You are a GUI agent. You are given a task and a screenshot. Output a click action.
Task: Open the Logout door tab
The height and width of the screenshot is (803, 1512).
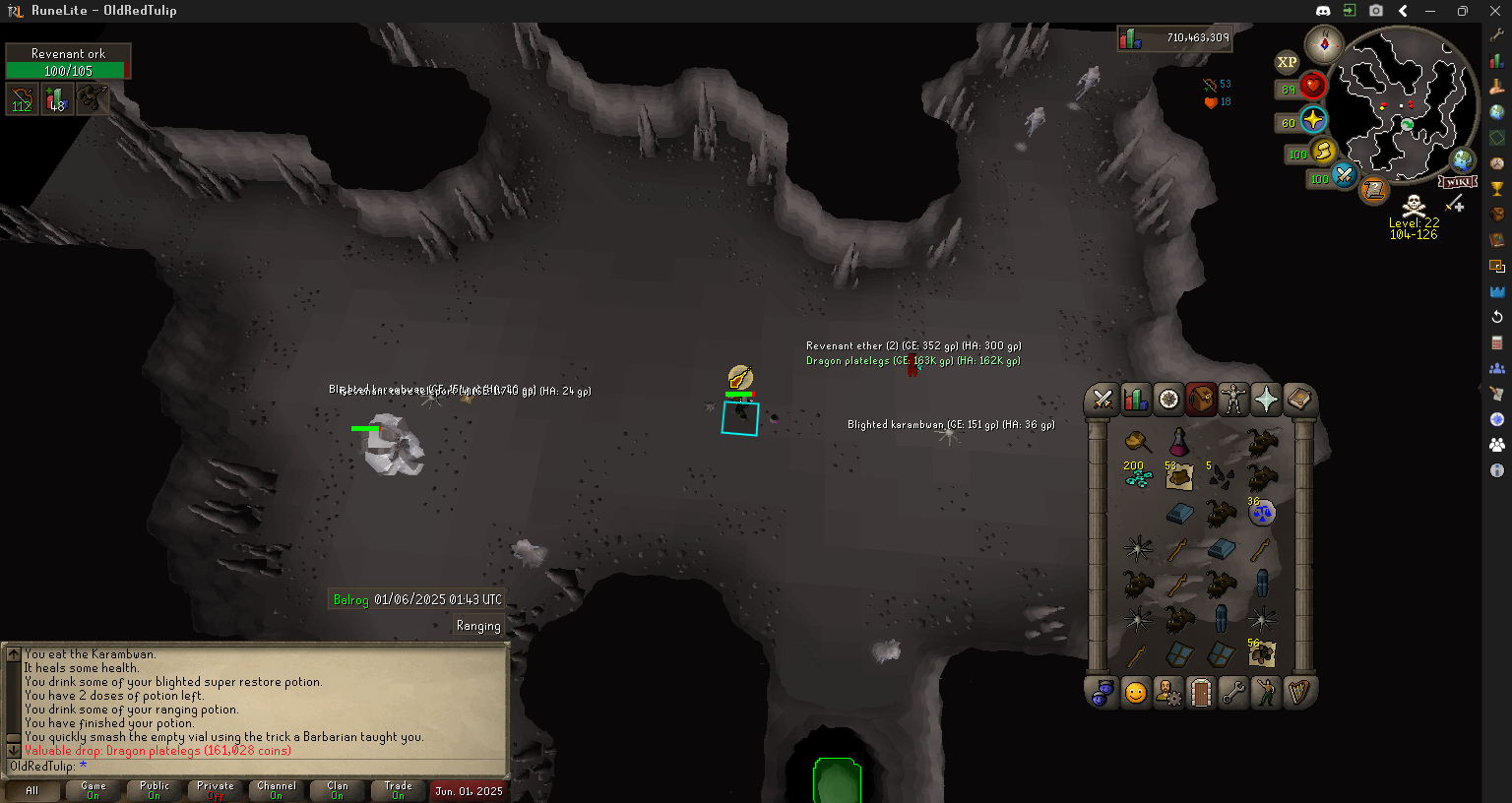[1201, 693]
